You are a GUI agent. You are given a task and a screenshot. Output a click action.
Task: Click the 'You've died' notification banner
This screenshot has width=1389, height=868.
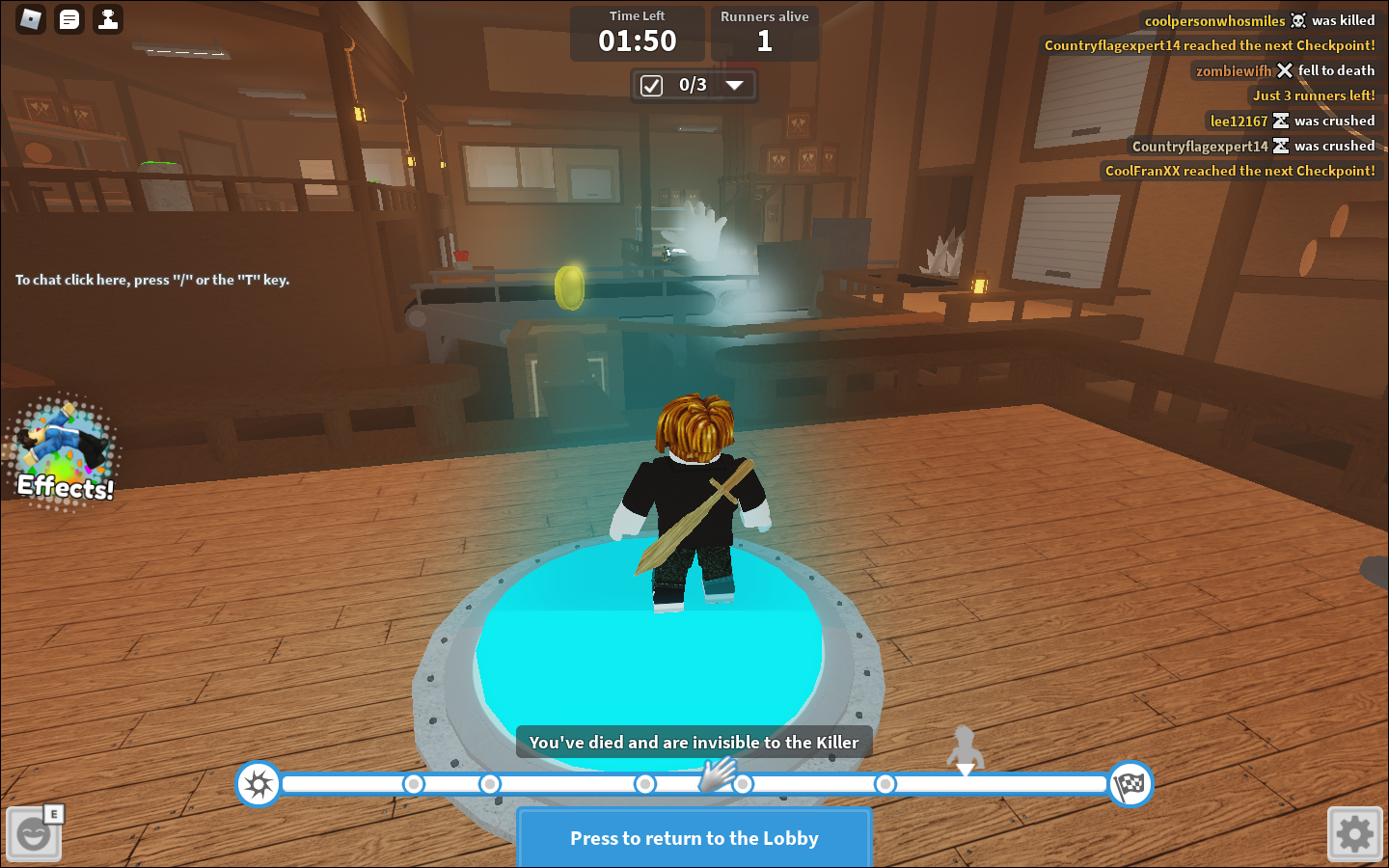[x=694, y=742]
